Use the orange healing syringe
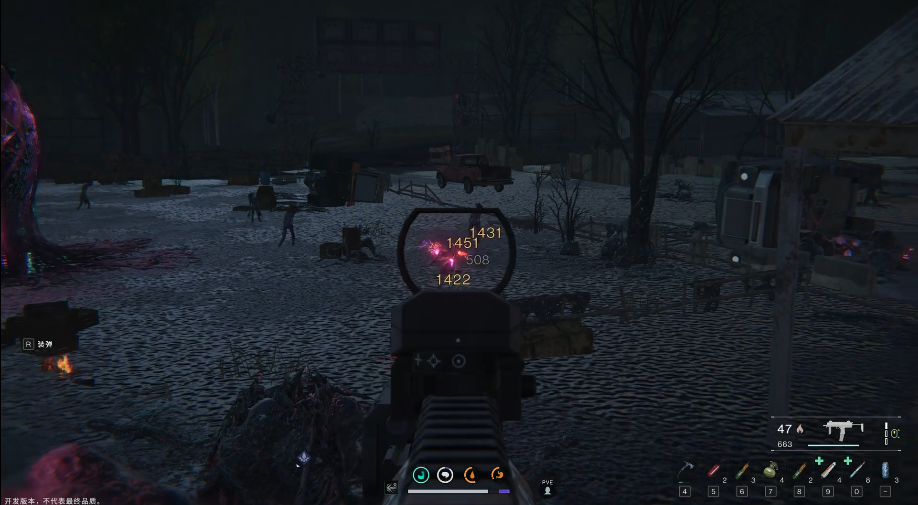This screenshot has height=505, width=918. click(827, 471)
